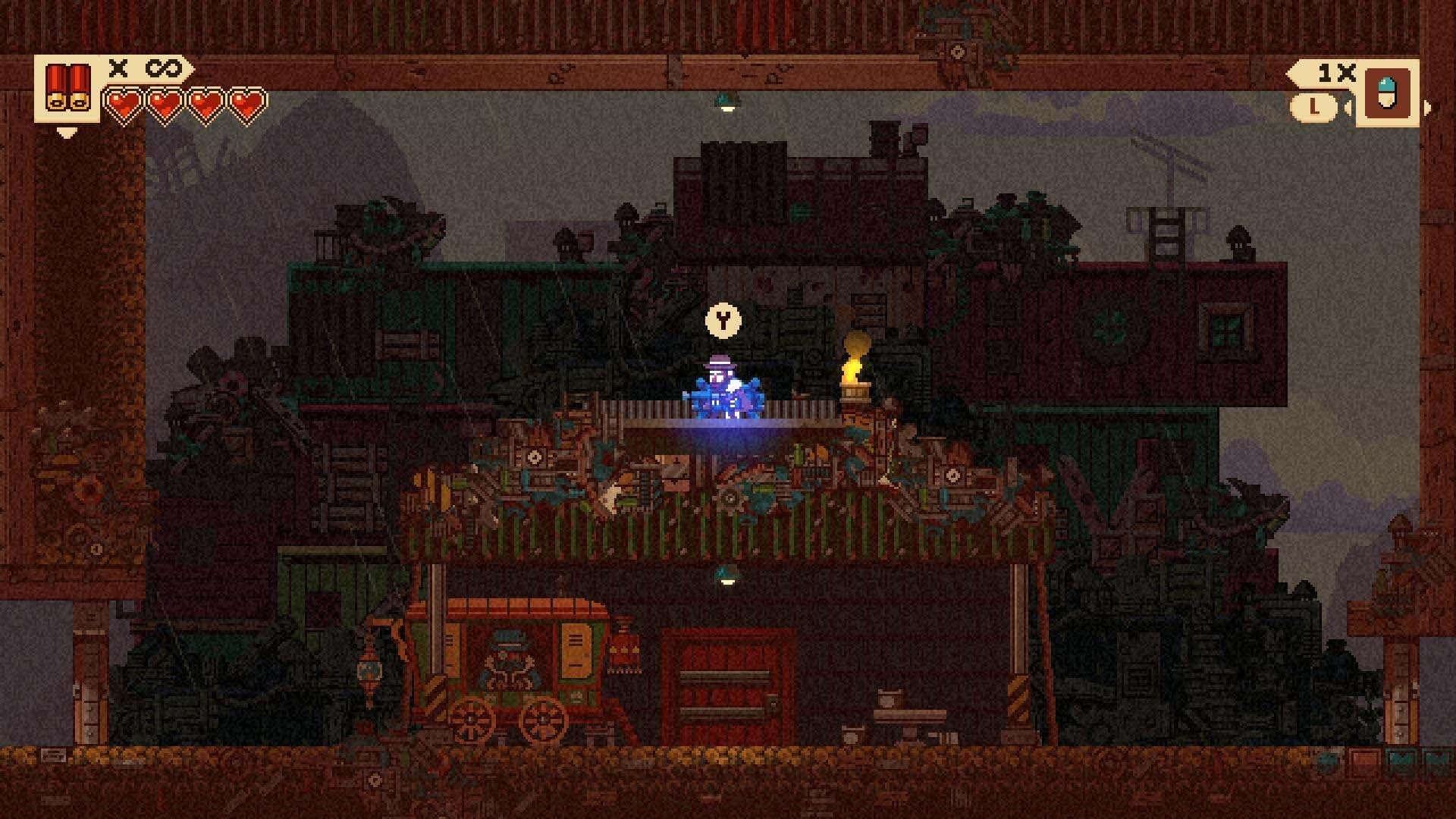Click the first heart in the health bar
Viewport: 1456px width, 819px height.
pyautogui.click(x=124, y=105)
